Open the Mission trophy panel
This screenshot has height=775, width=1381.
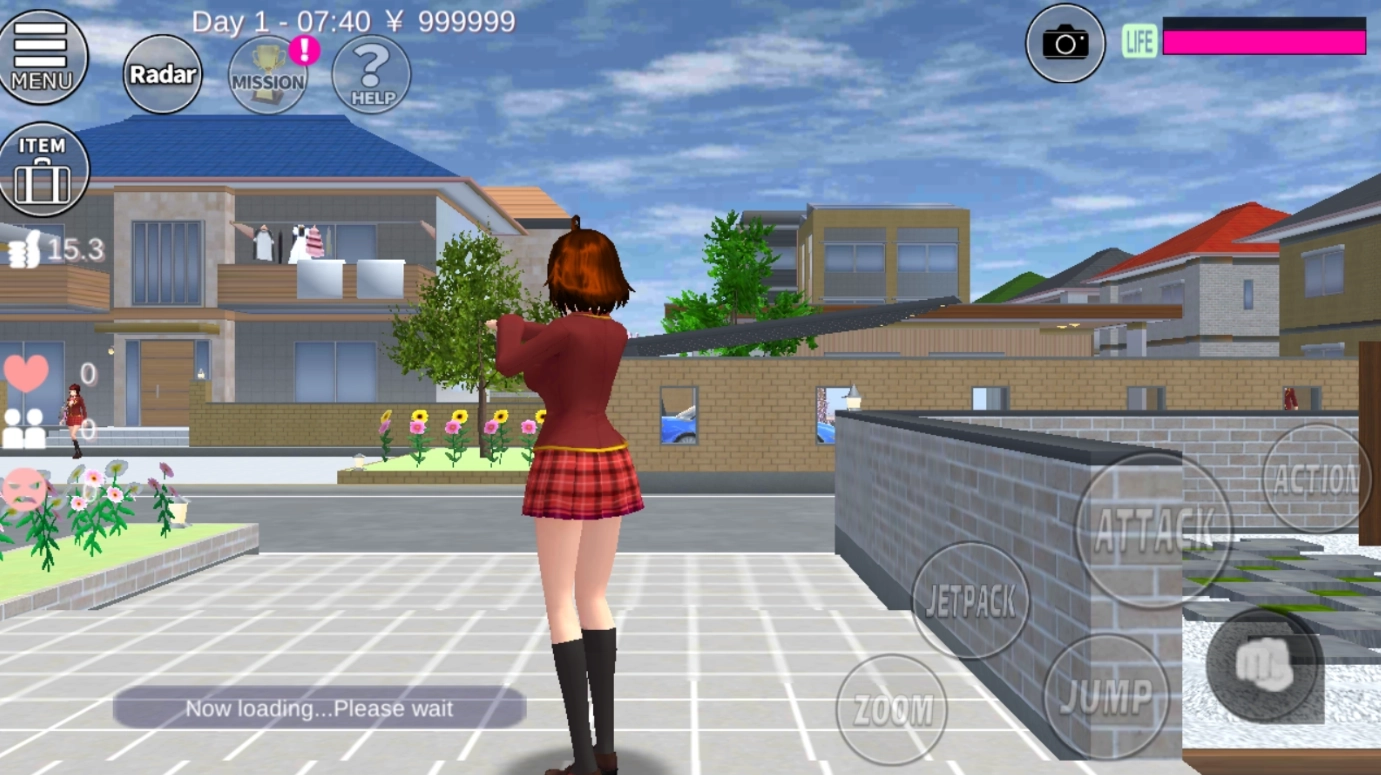pyautogui.click(x=268, y=75)
